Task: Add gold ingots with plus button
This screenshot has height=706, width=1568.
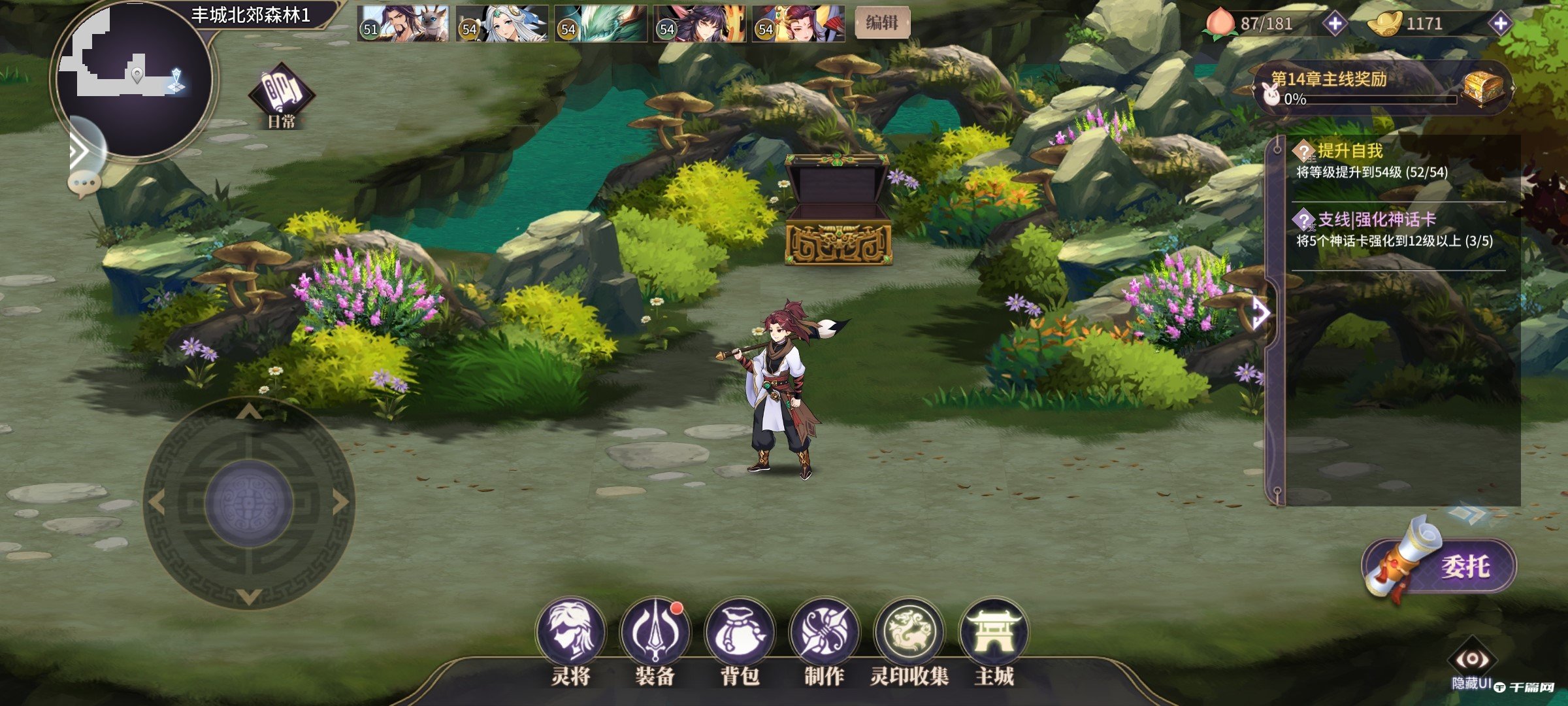Action: coord(1500,24)
